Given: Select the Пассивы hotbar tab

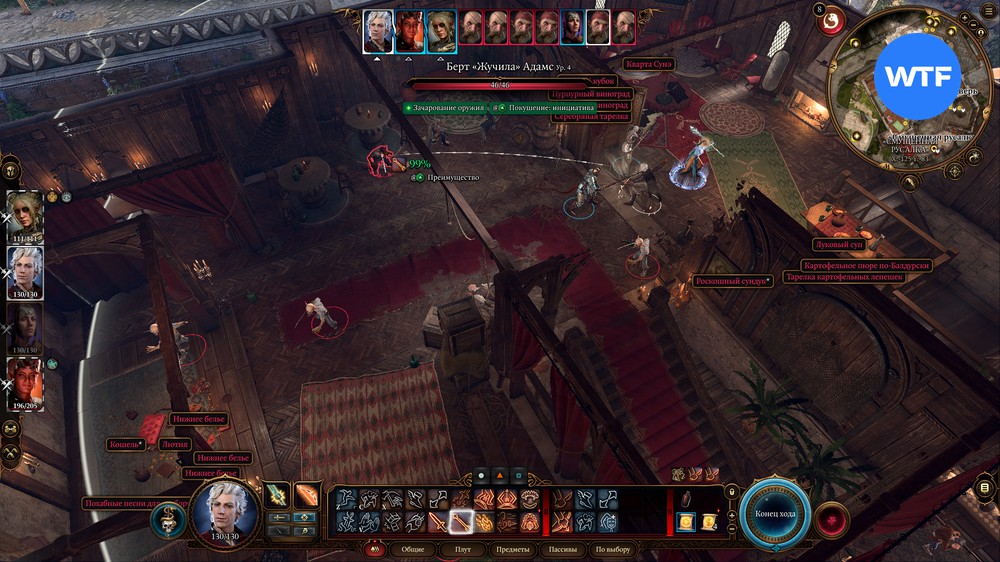Looking at the screenshot, I should coord(562,550).
